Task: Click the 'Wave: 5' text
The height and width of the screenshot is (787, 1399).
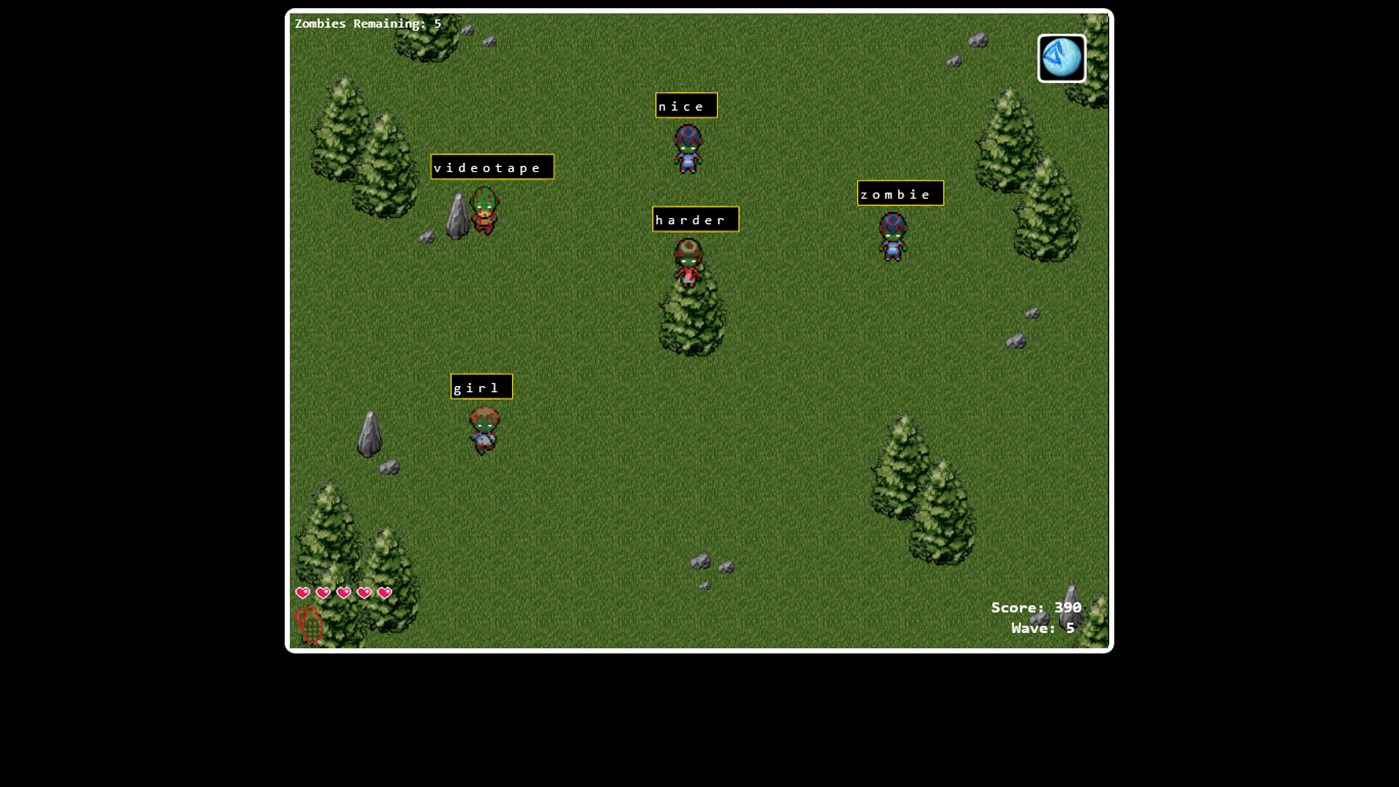Action: tap(1043, 627)
